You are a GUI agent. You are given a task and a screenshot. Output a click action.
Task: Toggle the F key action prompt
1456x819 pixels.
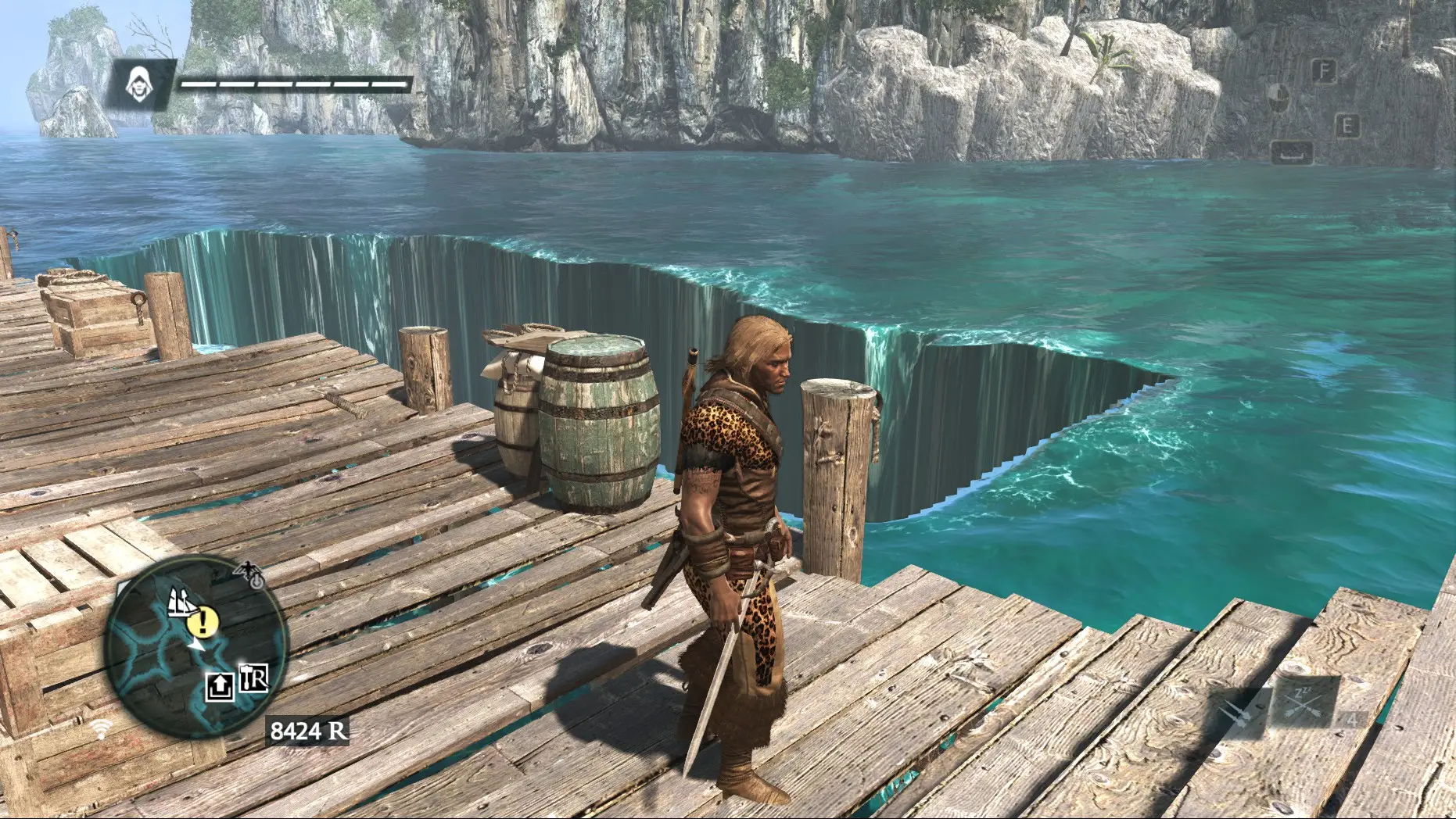click(x=1325, y=72)
